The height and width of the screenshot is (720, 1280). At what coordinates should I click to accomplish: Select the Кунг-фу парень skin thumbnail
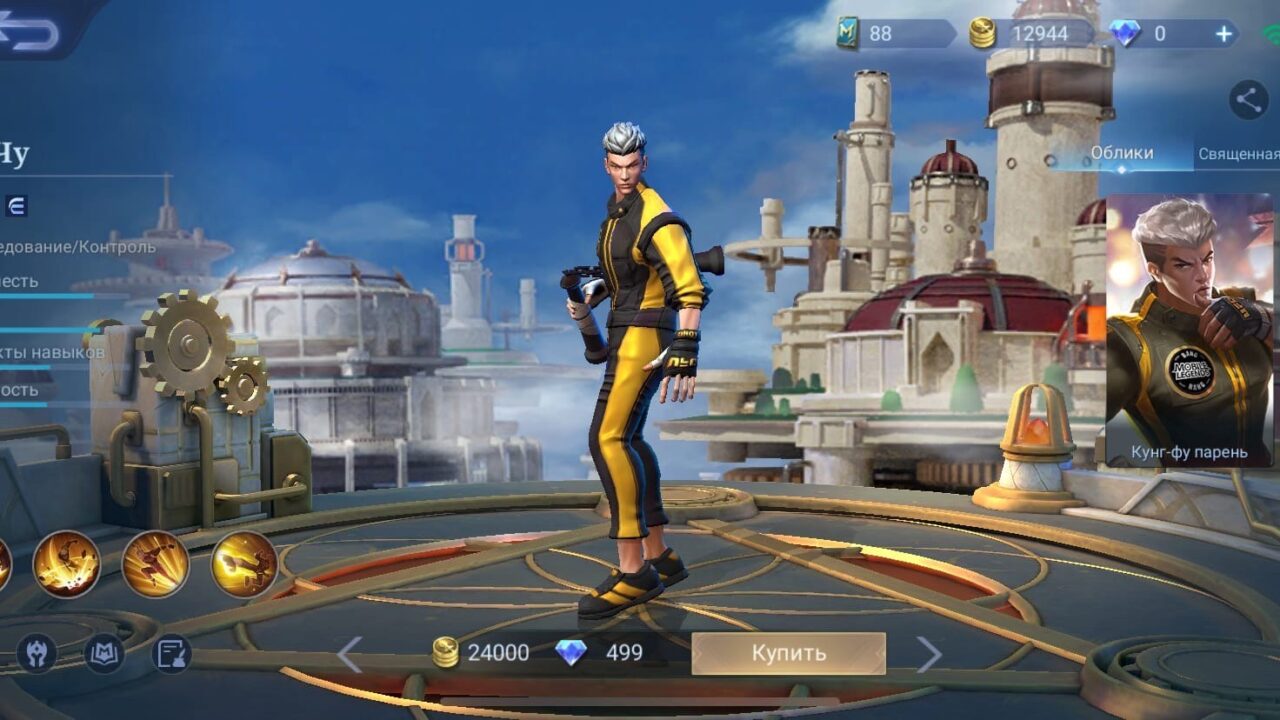(x=1189, y=330)
